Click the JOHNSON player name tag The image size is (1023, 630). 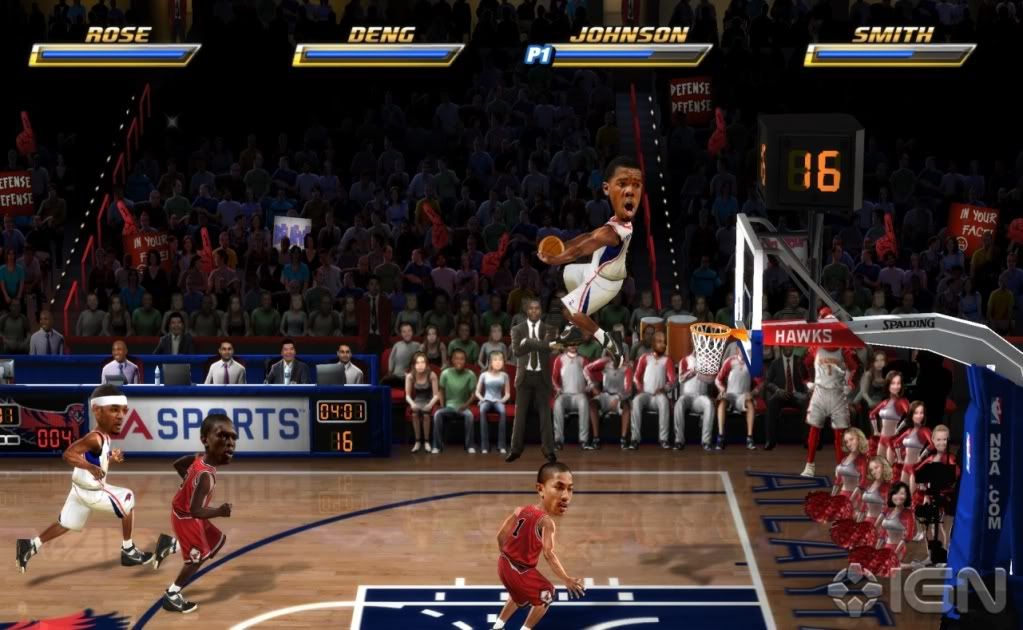[629, 35]
